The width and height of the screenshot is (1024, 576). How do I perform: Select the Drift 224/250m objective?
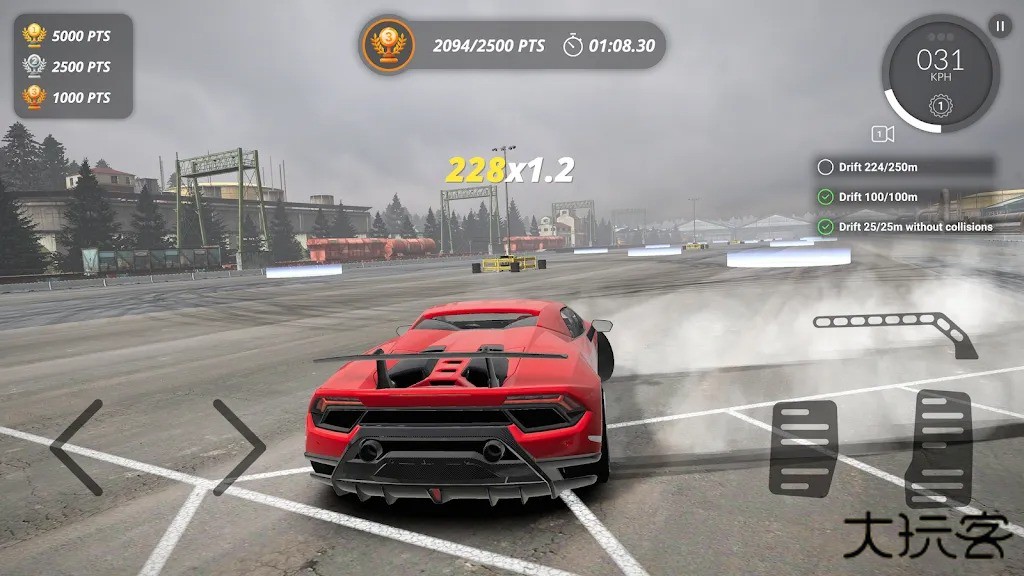tap(905, 167)
